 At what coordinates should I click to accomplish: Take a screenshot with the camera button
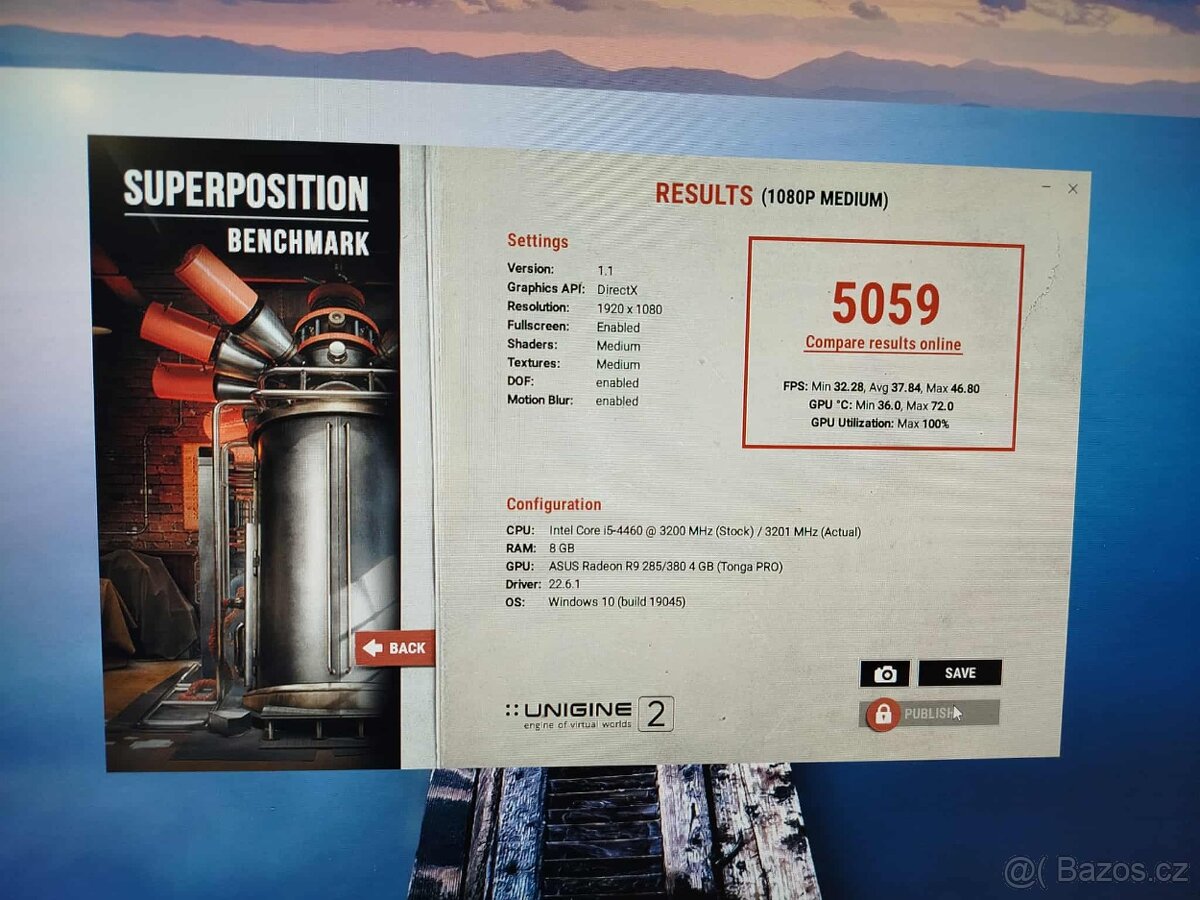click(885, 674)
